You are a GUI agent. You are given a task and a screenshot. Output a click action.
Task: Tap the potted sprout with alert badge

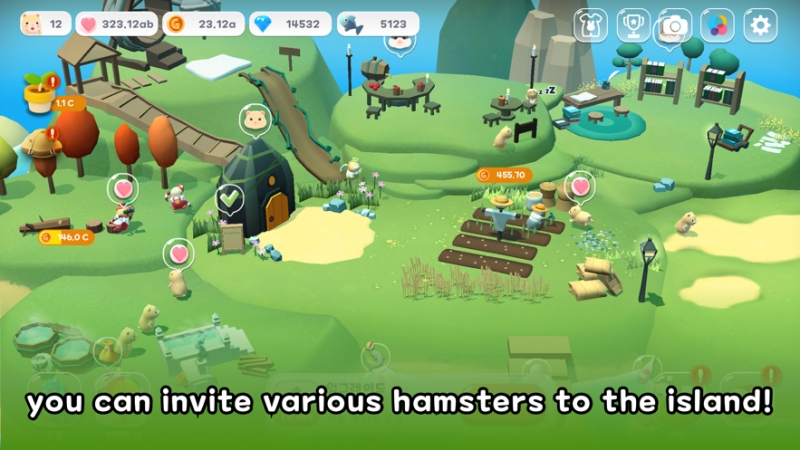40,93
